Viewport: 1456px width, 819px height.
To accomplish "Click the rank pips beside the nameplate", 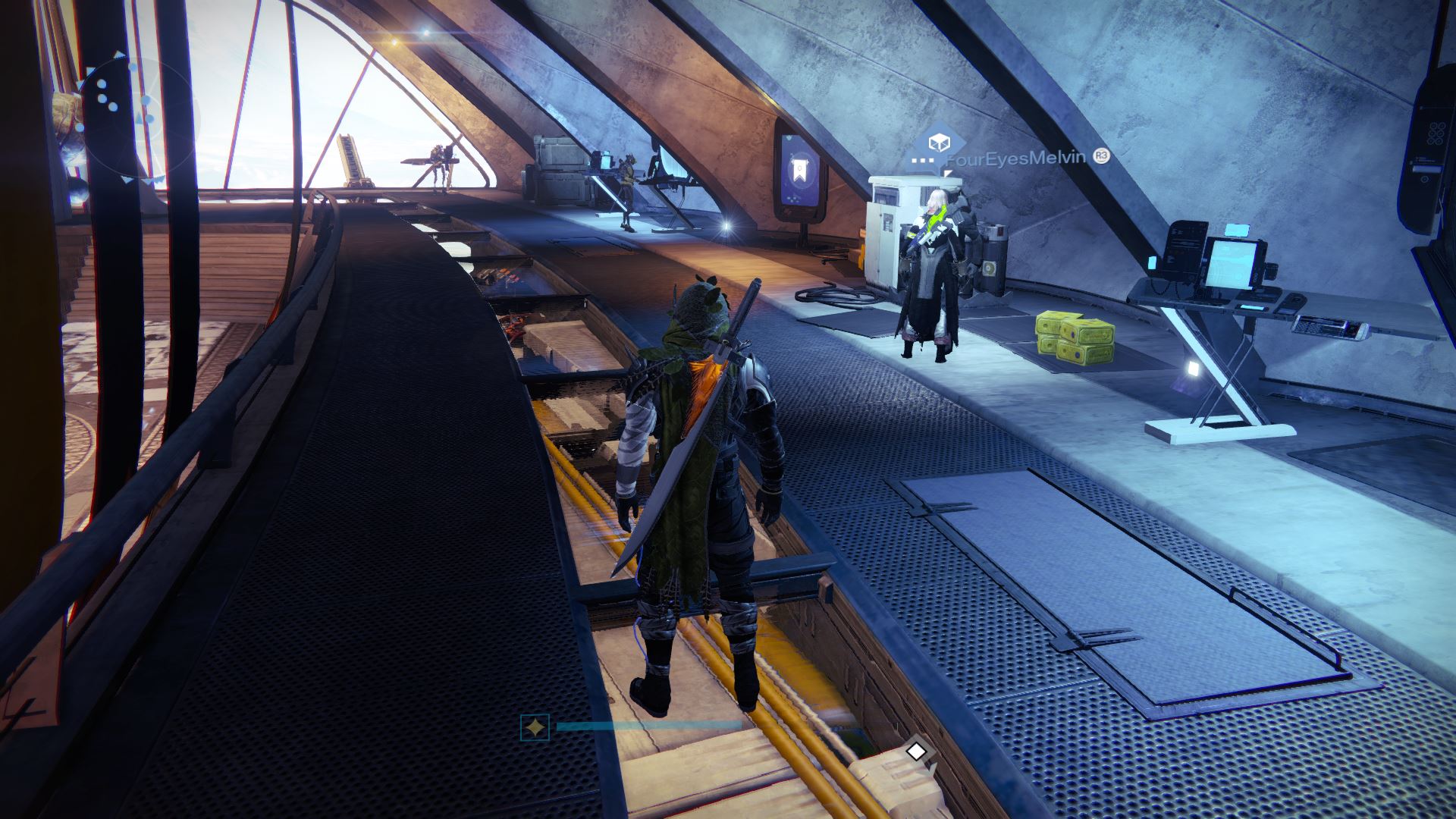I will [922, 161].
